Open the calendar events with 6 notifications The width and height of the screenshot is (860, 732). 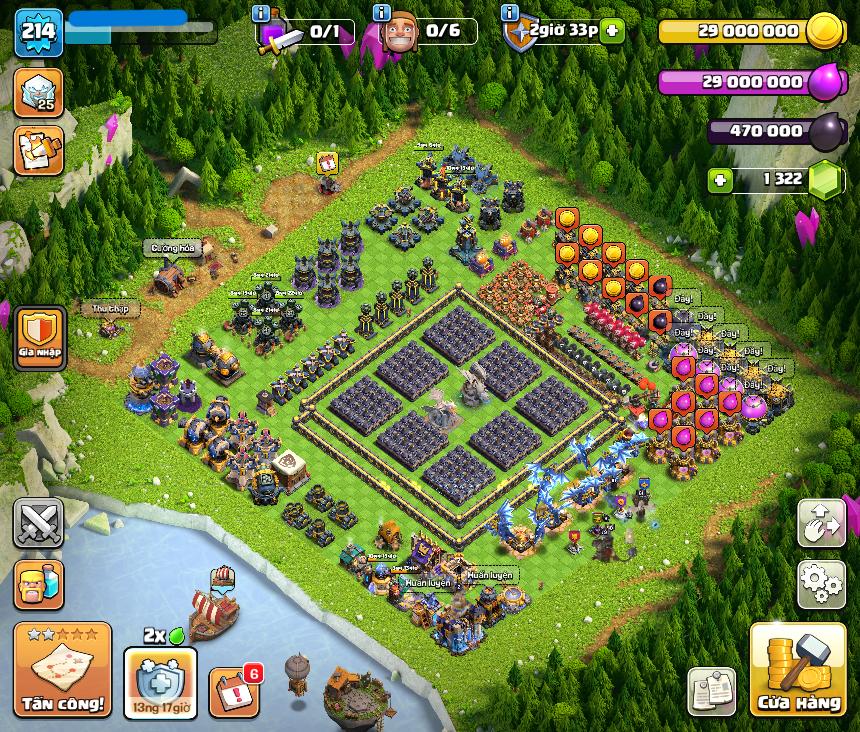[x=234, y=691]
